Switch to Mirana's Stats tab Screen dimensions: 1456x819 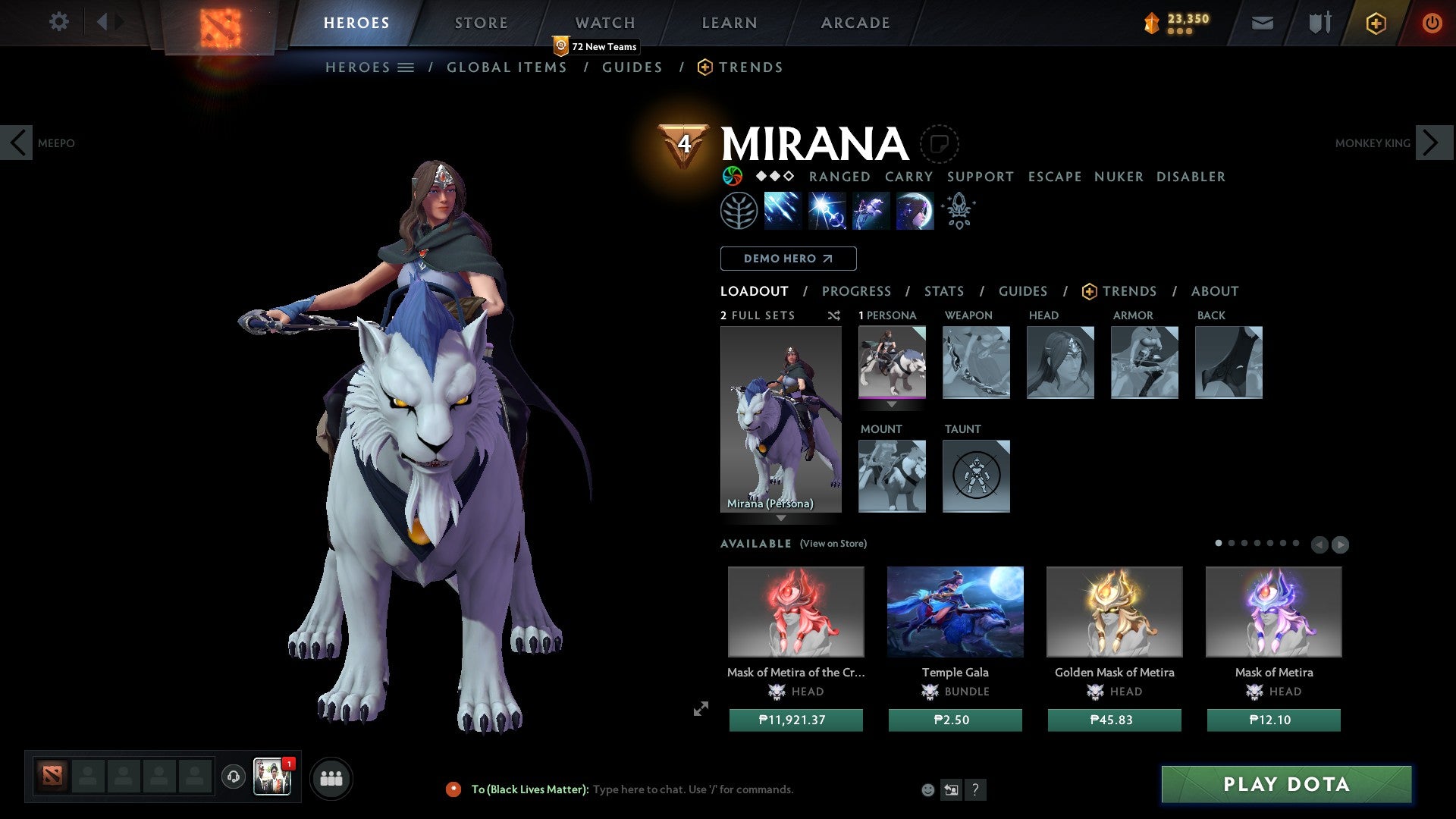click(x=943, y=291)
